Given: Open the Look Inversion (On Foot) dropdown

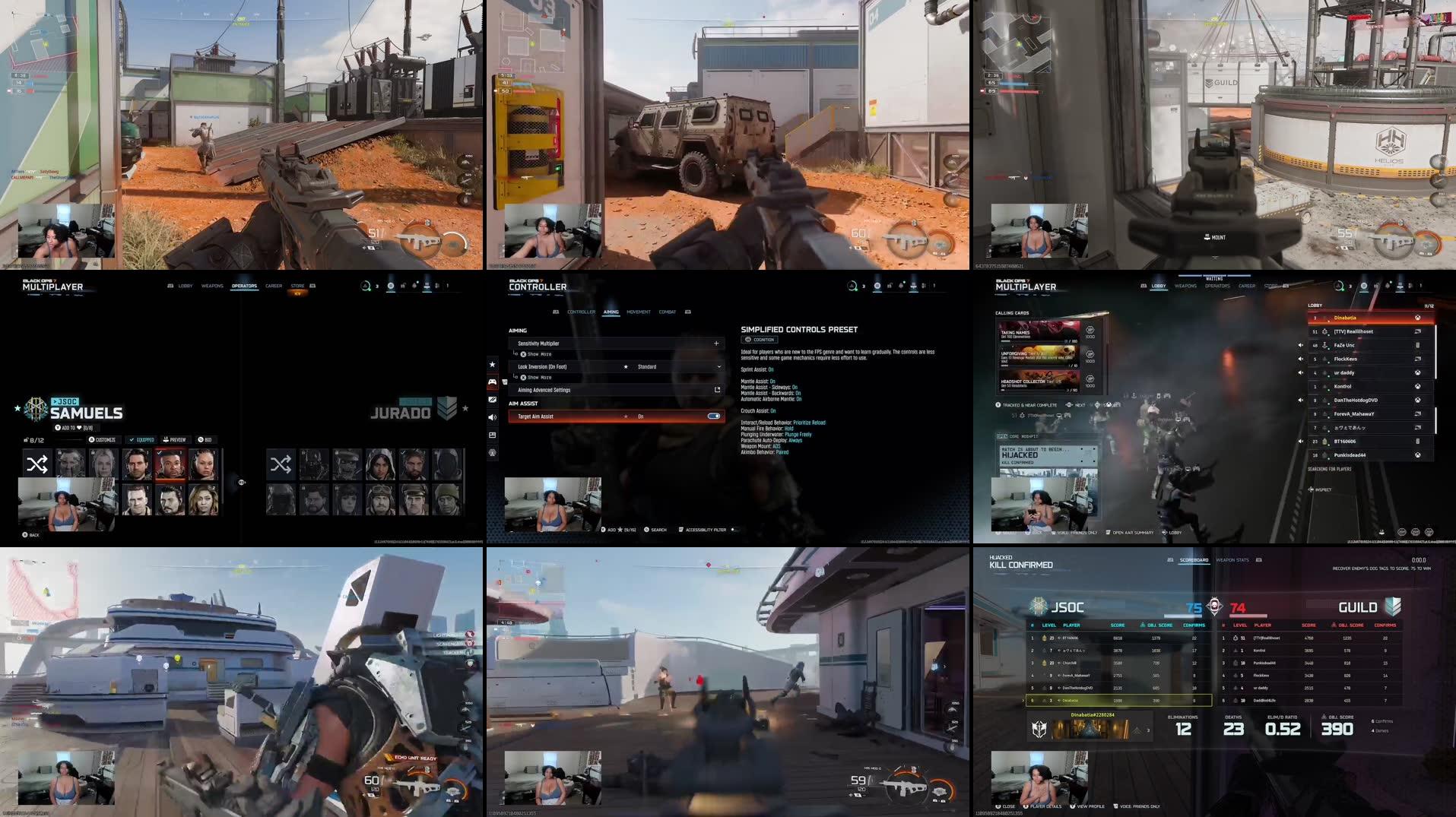Looking at the screenshot, I should click(x=718, y=367).
